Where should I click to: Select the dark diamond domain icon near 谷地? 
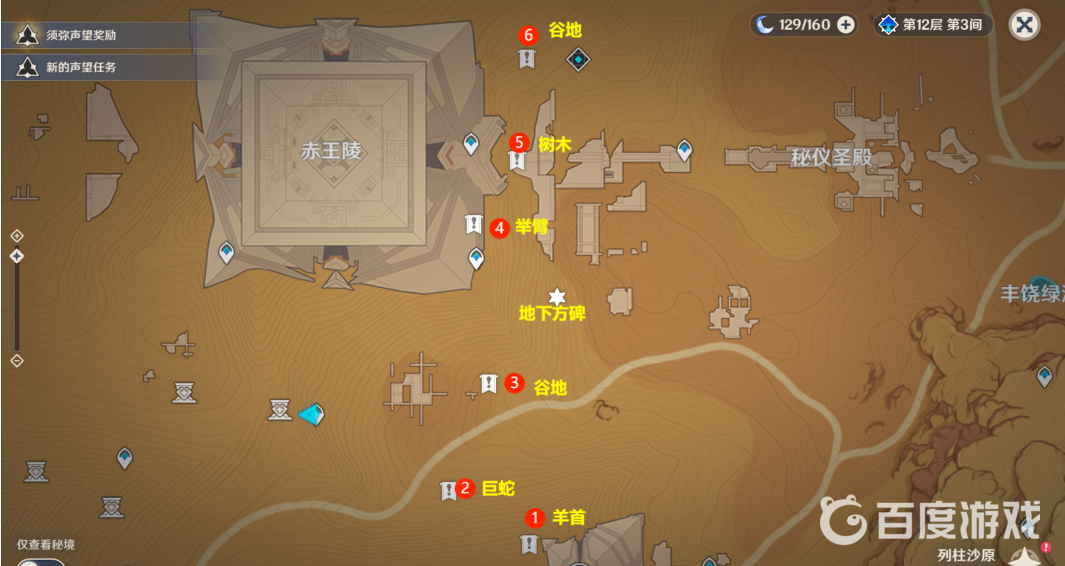(x=578, y=60)
